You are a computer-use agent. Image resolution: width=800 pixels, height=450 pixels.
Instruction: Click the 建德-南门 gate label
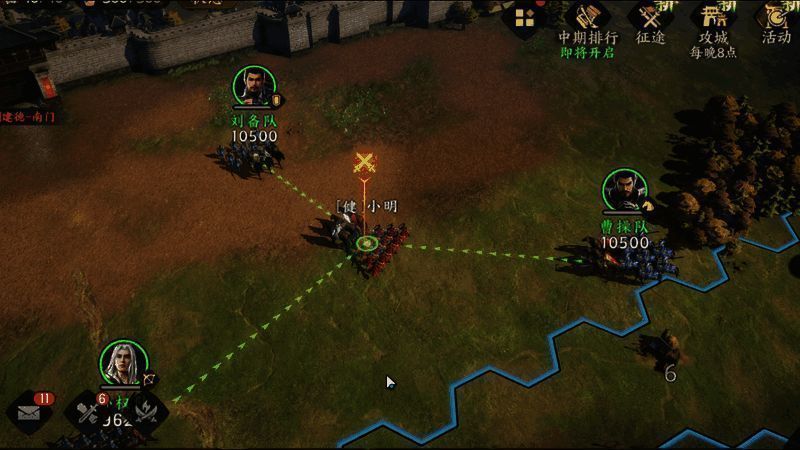28,117
